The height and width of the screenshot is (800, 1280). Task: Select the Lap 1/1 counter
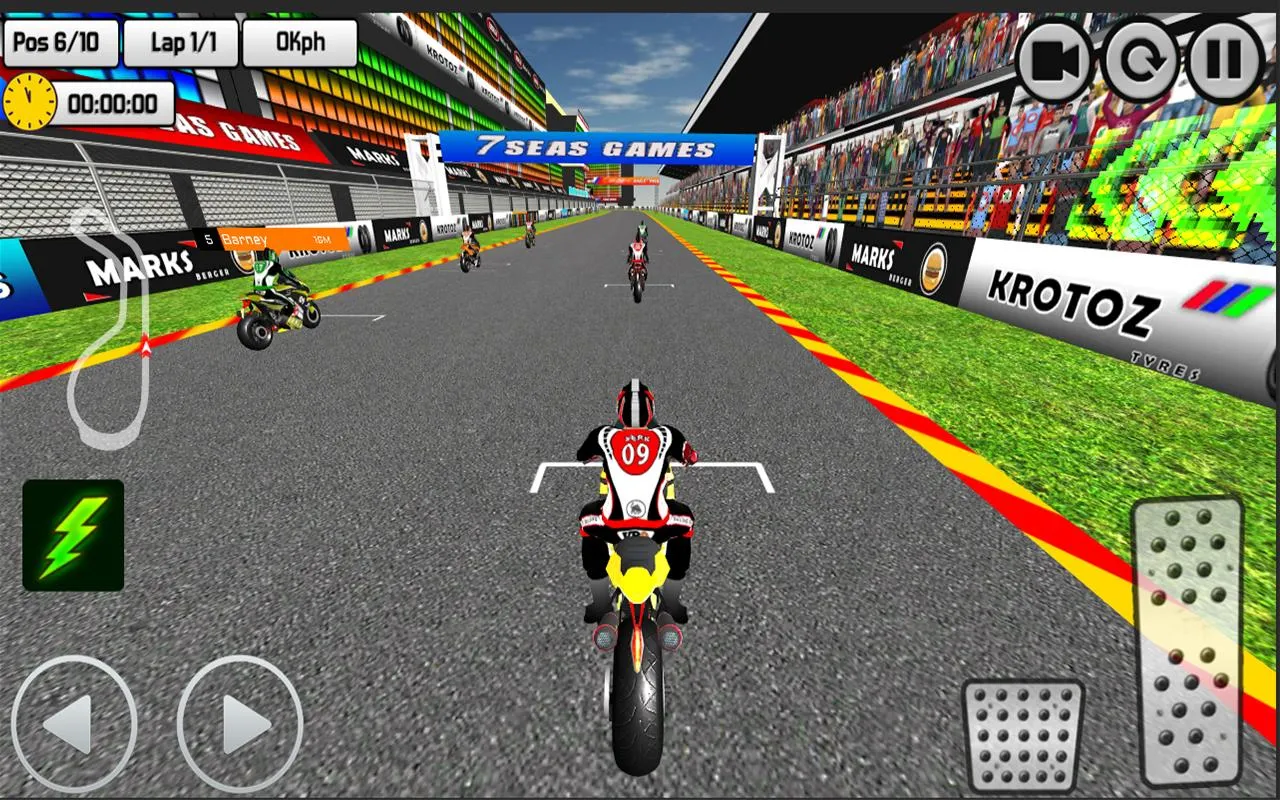(x=182, y=41)
